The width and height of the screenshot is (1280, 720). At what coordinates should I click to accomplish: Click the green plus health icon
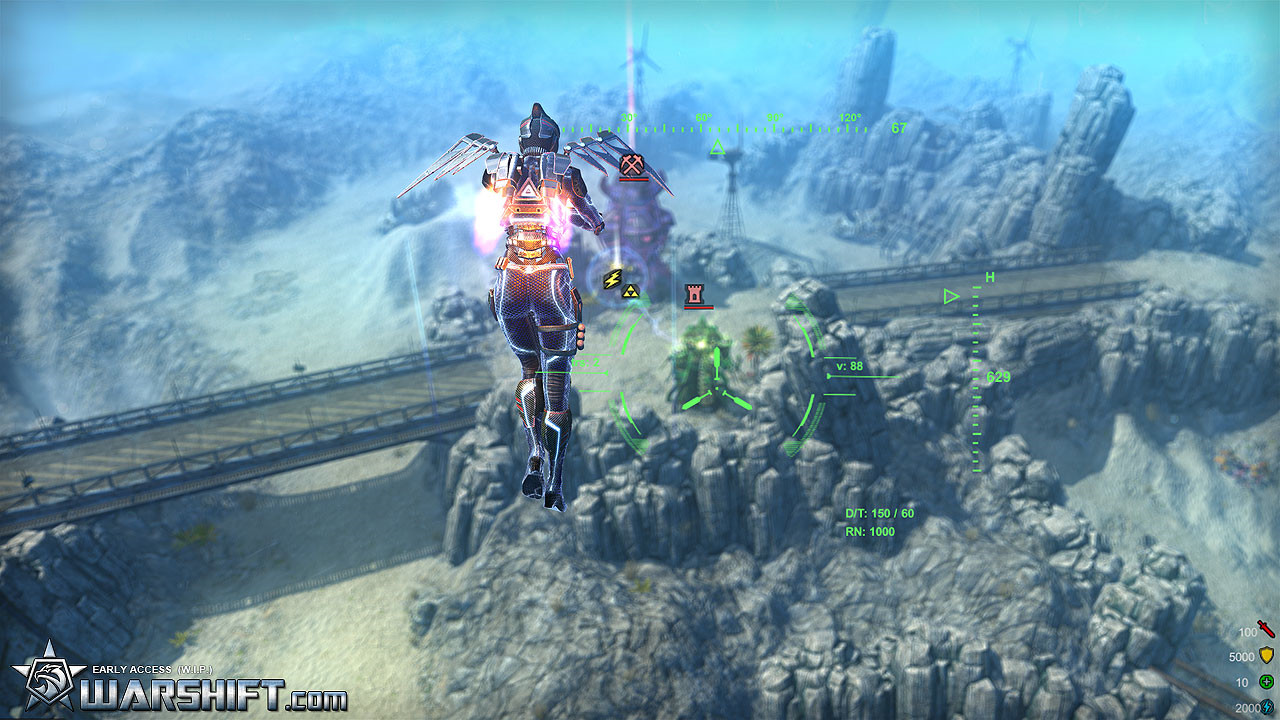point(1266,681)
